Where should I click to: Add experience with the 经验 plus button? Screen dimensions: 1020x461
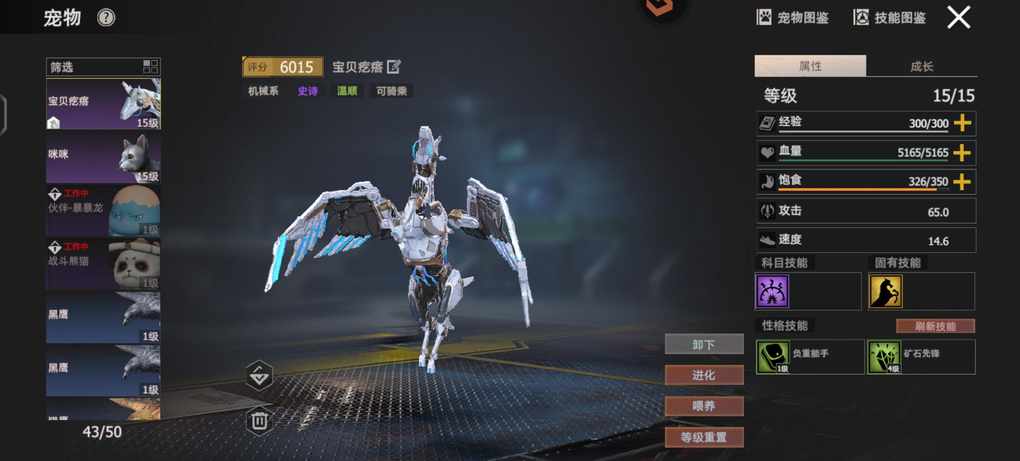coord(963,123)
